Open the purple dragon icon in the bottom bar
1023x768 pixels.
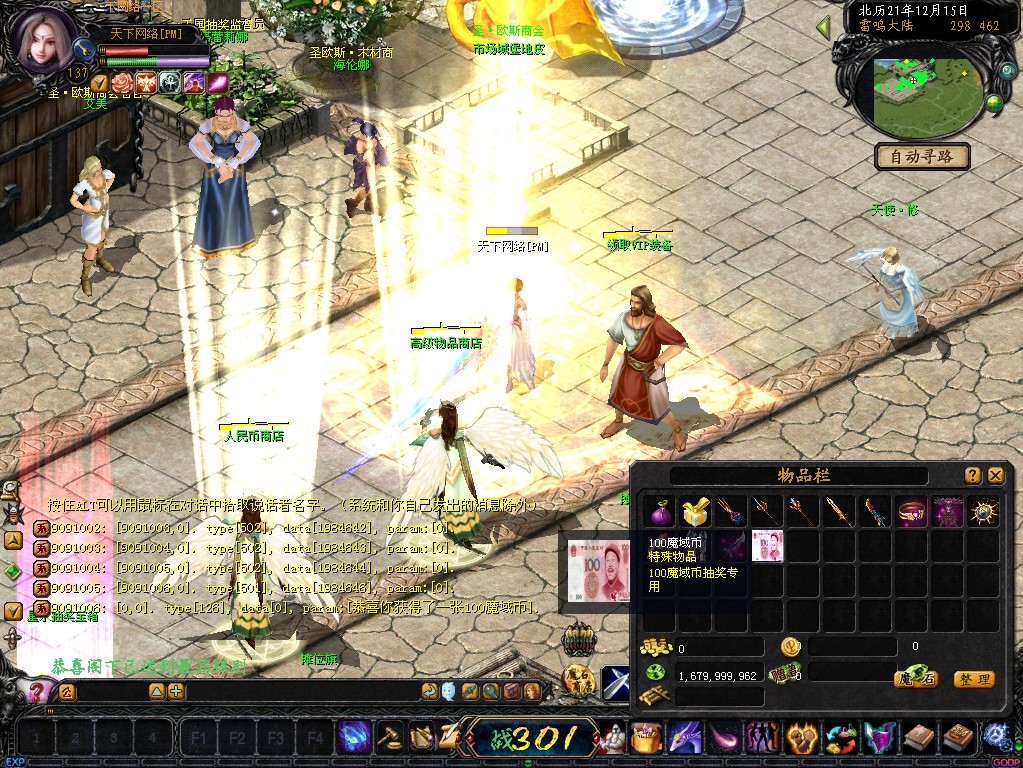coord(685,738)
